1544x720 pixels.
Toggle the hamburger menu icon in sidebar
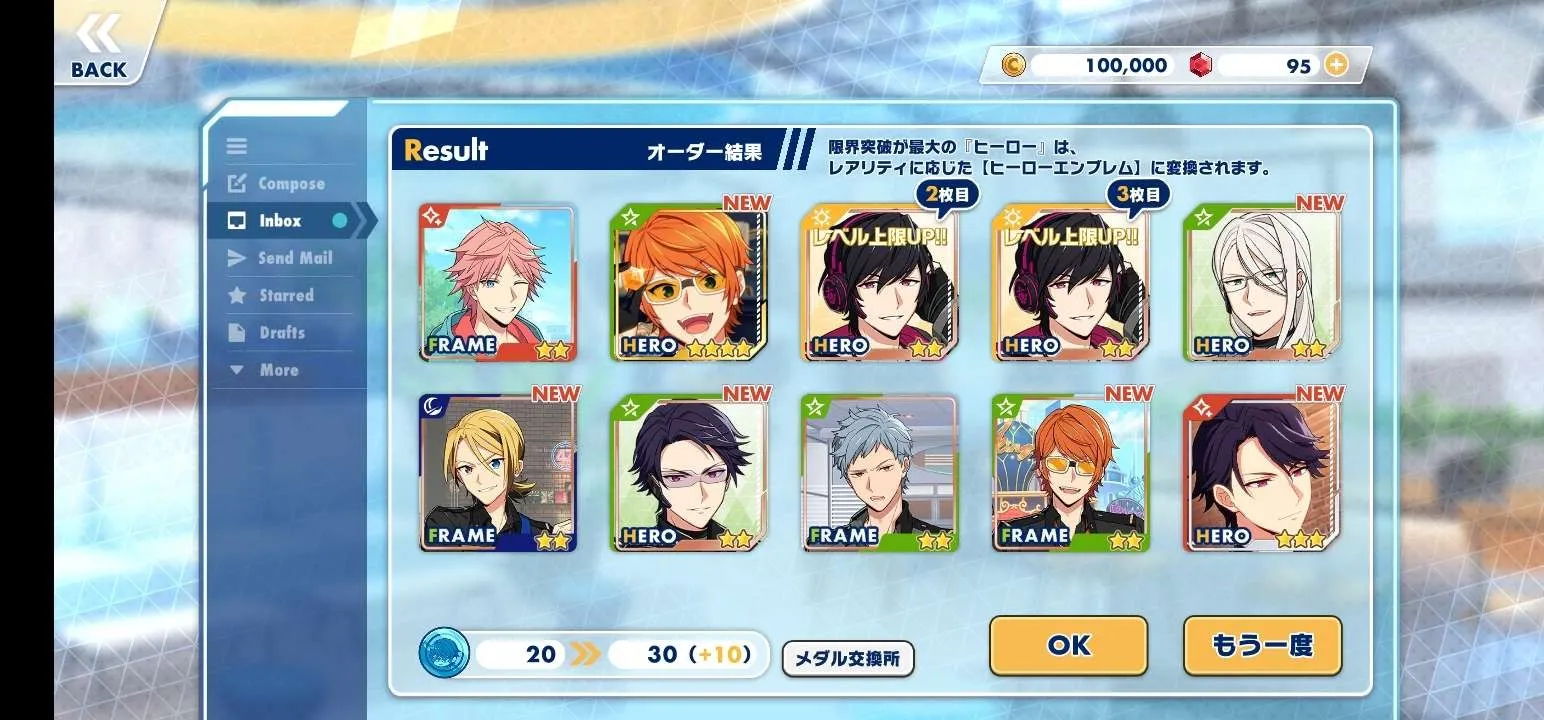pyautogui.click(x=237, y=146)
